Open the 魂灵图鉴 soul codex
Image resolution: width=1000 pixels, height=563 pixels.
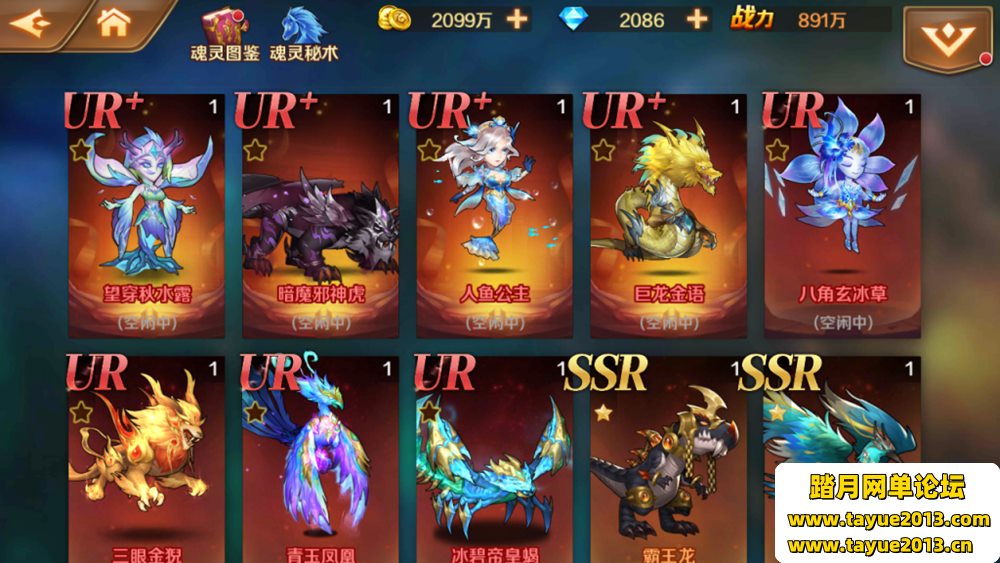pos(223,33)
